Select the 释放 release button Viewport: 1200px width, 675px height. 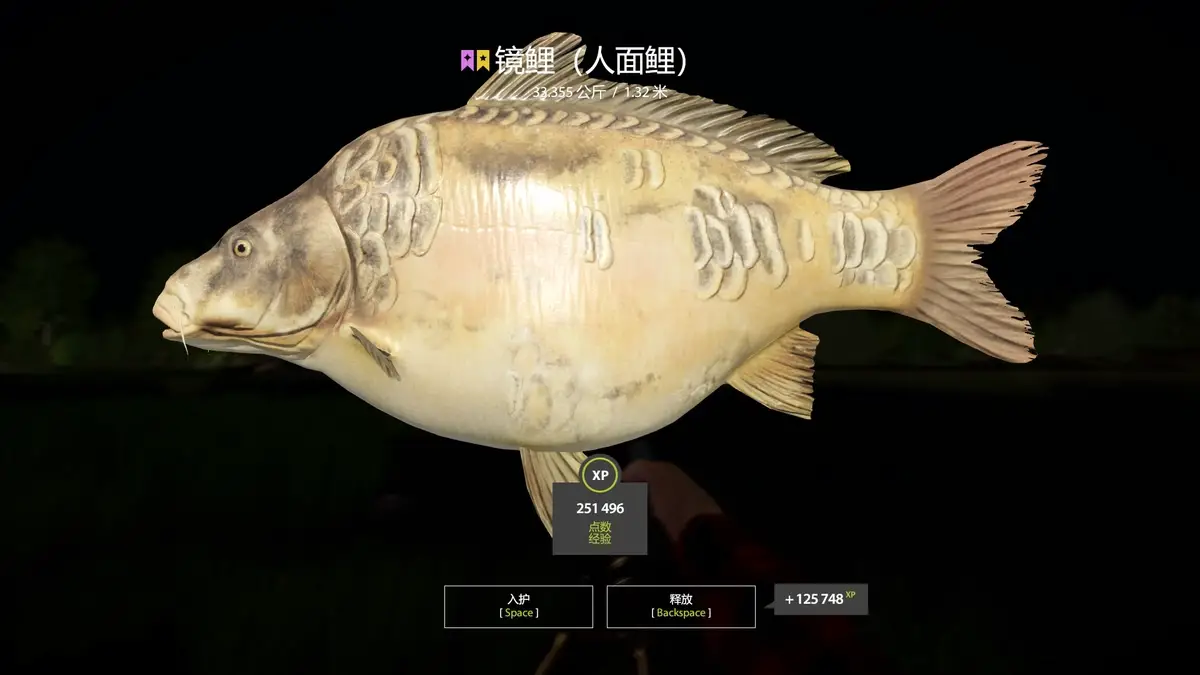[x=680, y=606]
